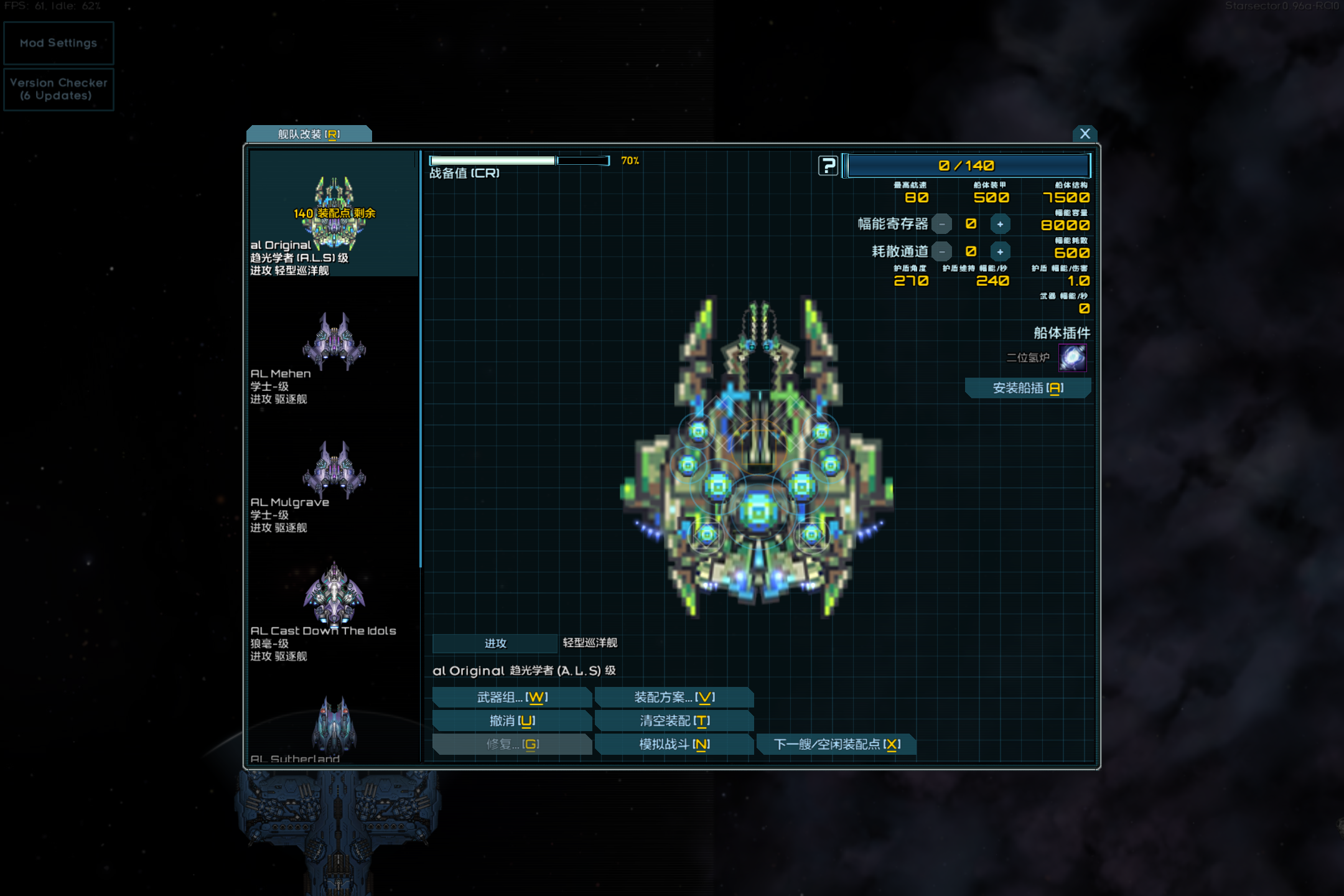Image resolution: width=1344 pixels, height=896 pixels.
Task: Increase 幅能寄存器 capacitors with plus
Action: [1000, 224]
